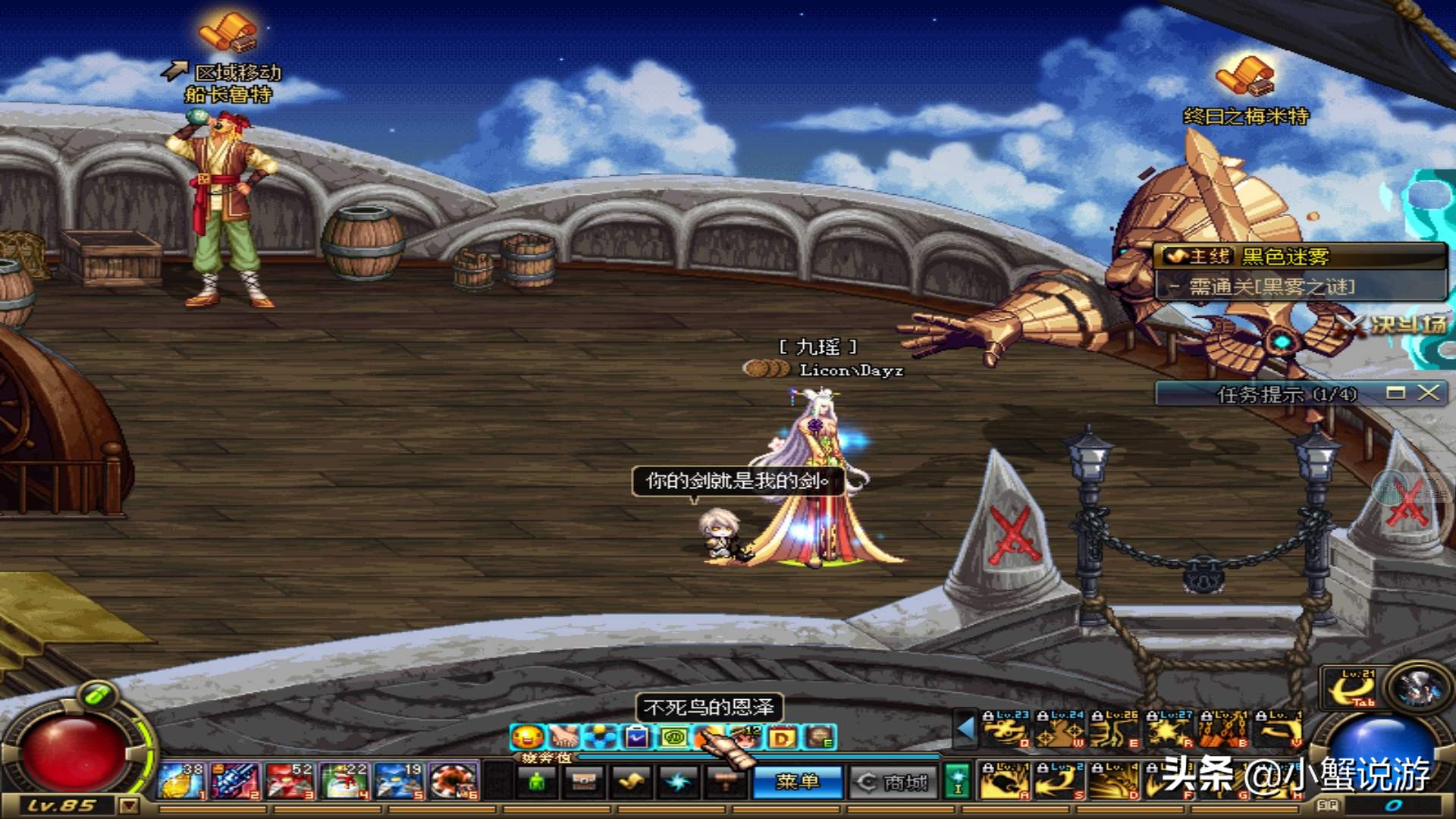This screenshot has width=1456, height=819.
Task: Click the smiley emoji icon
Action: pos(527,736)
